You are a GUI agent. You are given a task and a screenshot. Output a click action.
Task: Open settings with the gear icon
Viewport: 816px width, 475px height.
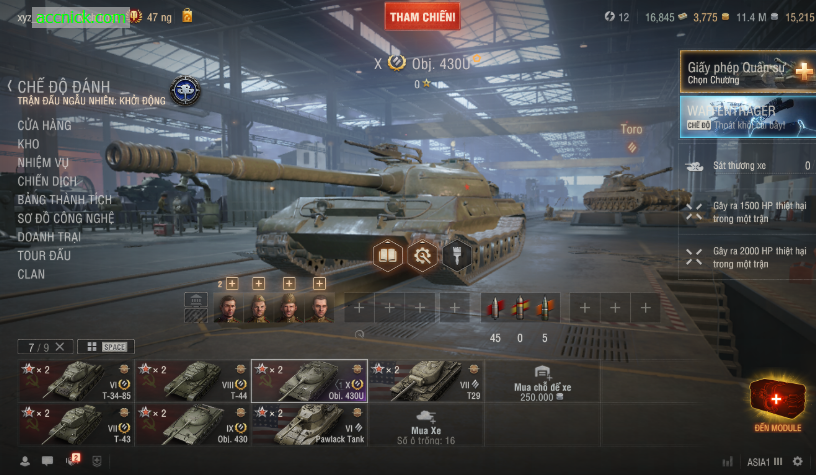point(797,461)
